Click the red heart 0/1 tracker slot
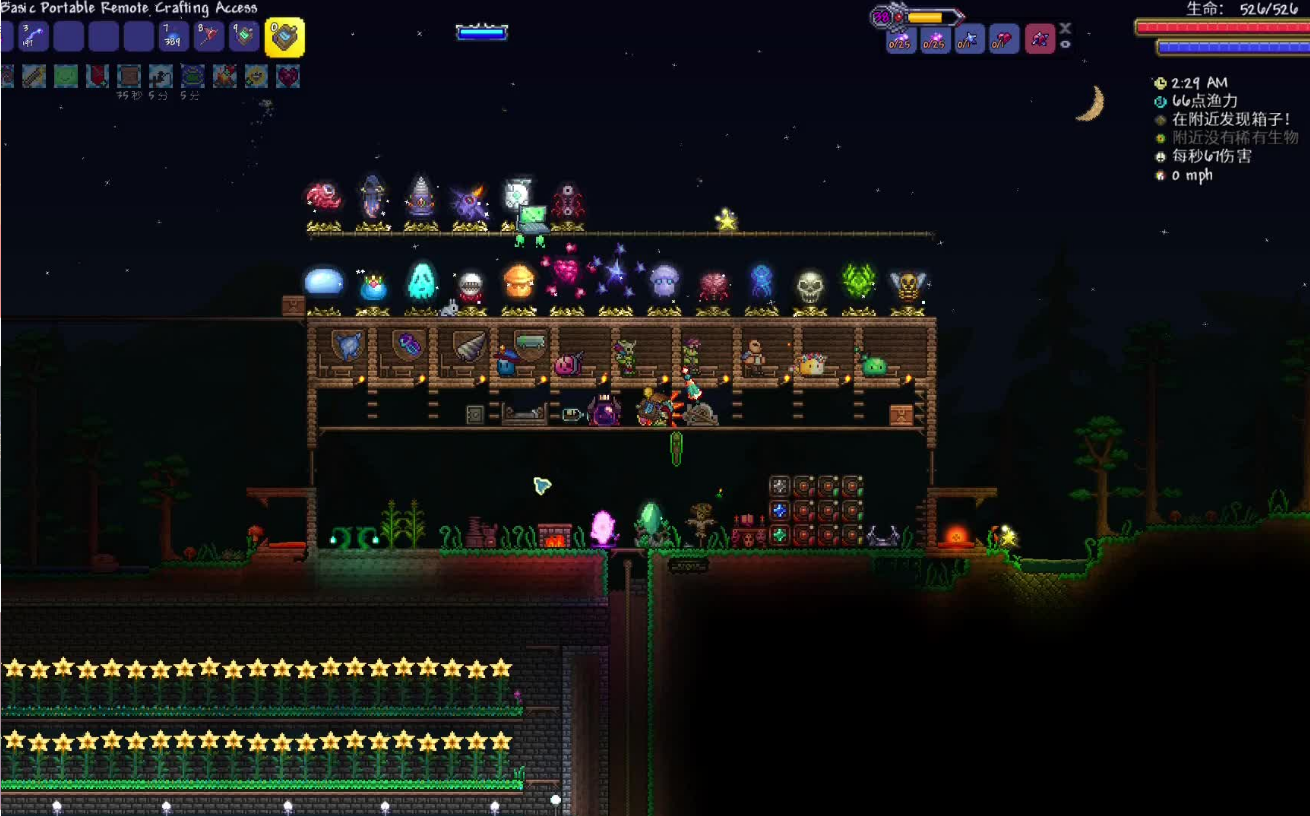1310x816 pixels. [1004, 41]
